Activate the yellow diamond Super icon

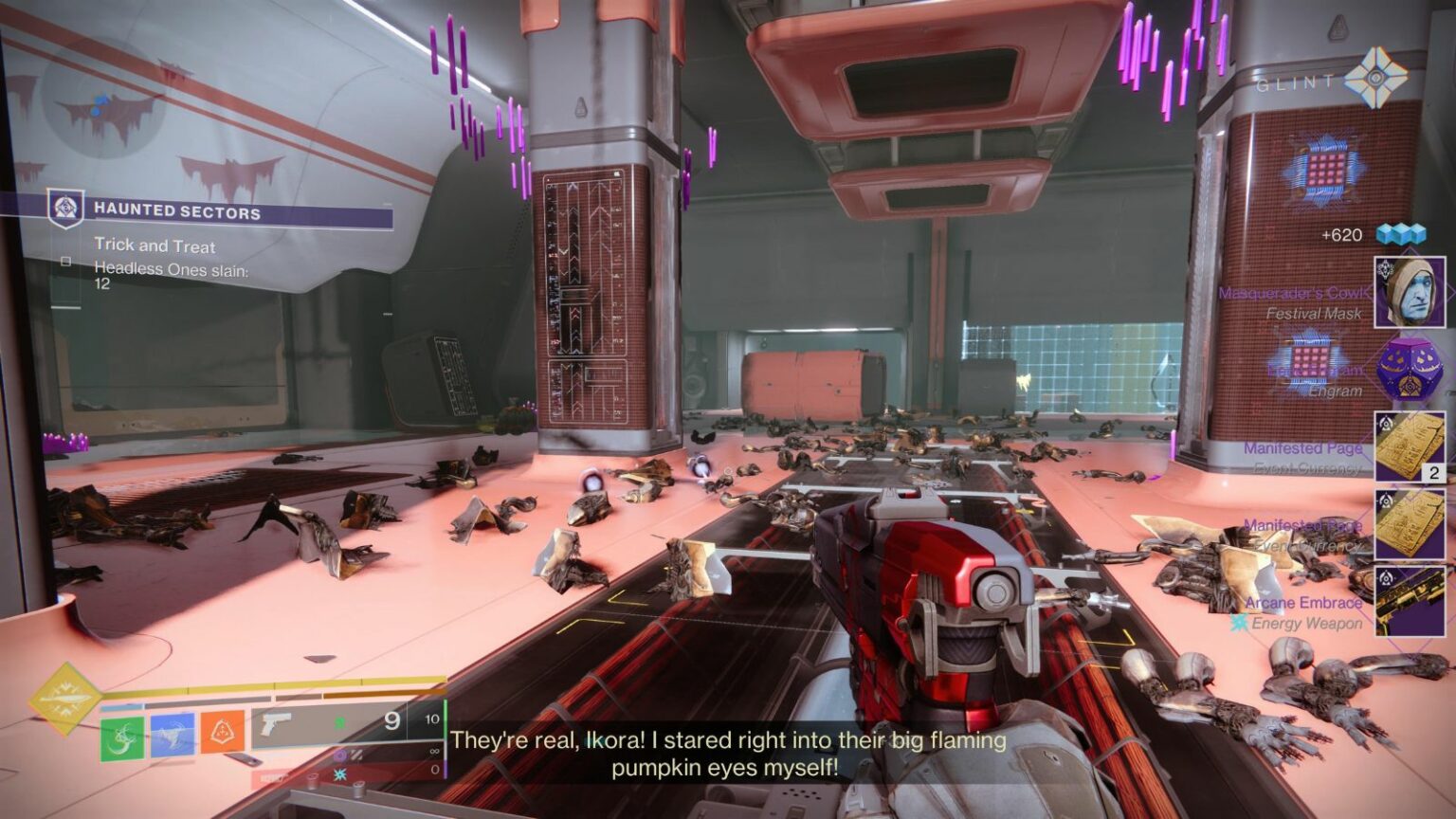(x=64, y=700)
